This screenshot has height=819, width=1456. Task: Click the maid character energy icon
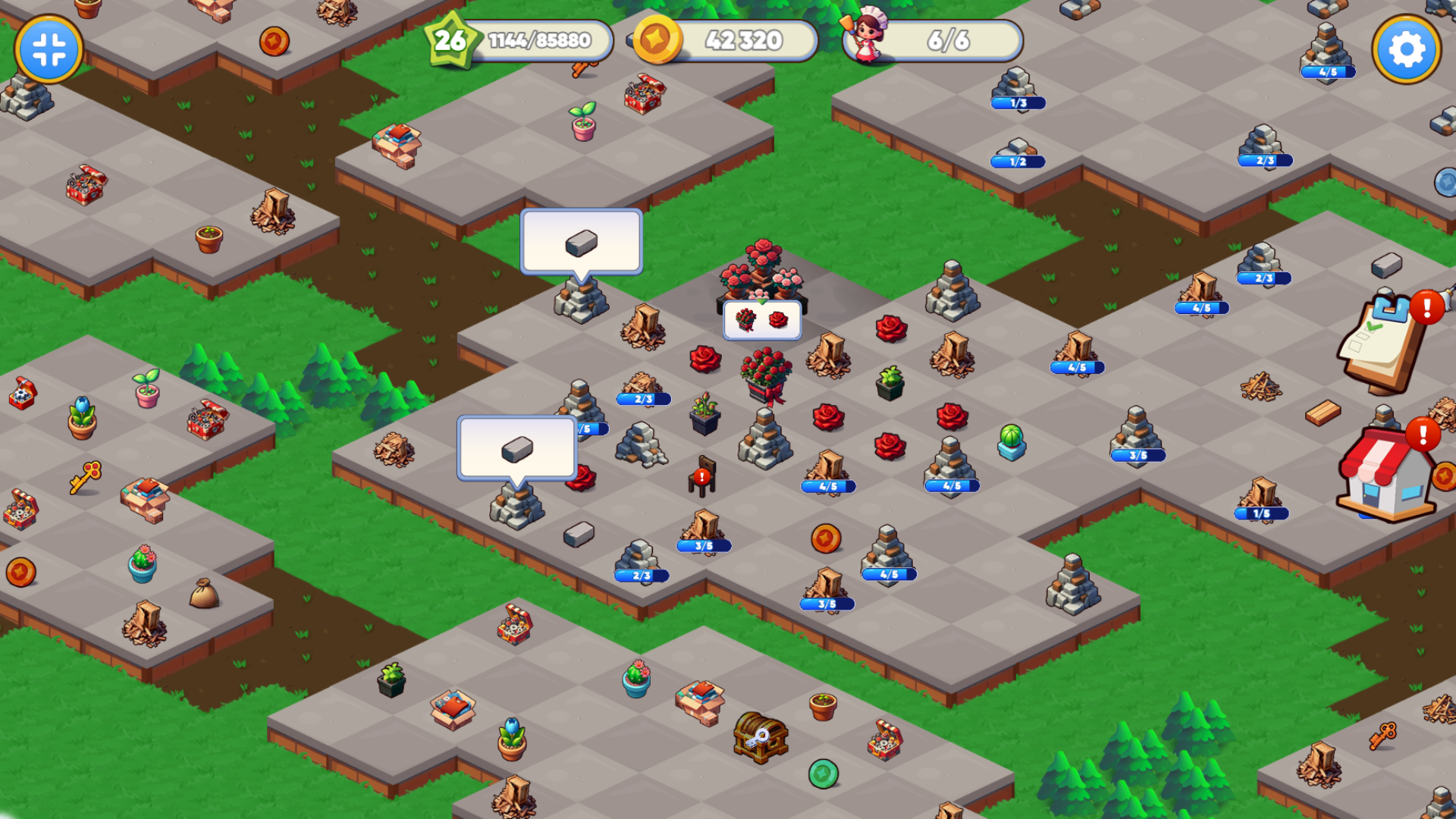point(868,36)
